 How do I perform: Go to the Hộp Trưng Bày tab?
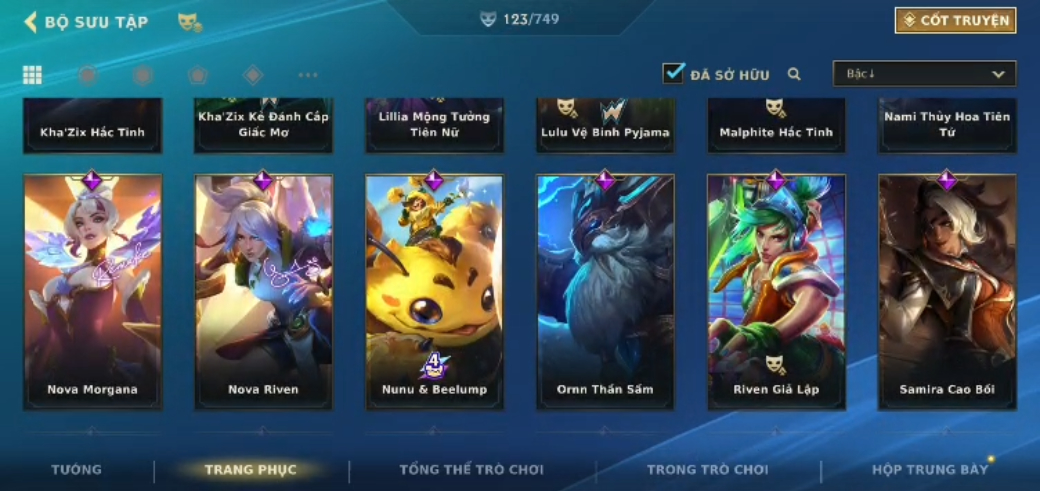(930, 469)
